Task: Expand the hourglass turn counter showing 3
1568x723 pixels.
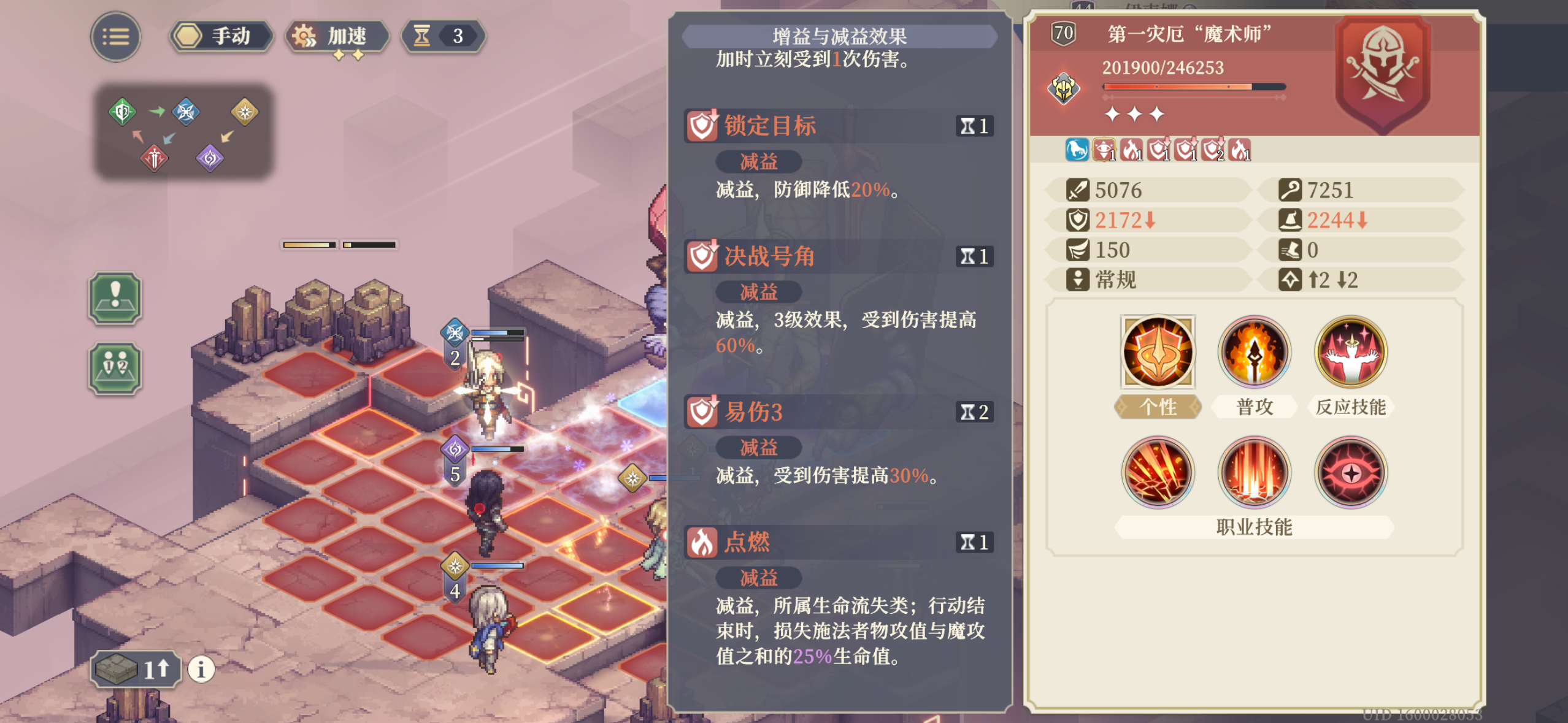Action: click(443, 36)
